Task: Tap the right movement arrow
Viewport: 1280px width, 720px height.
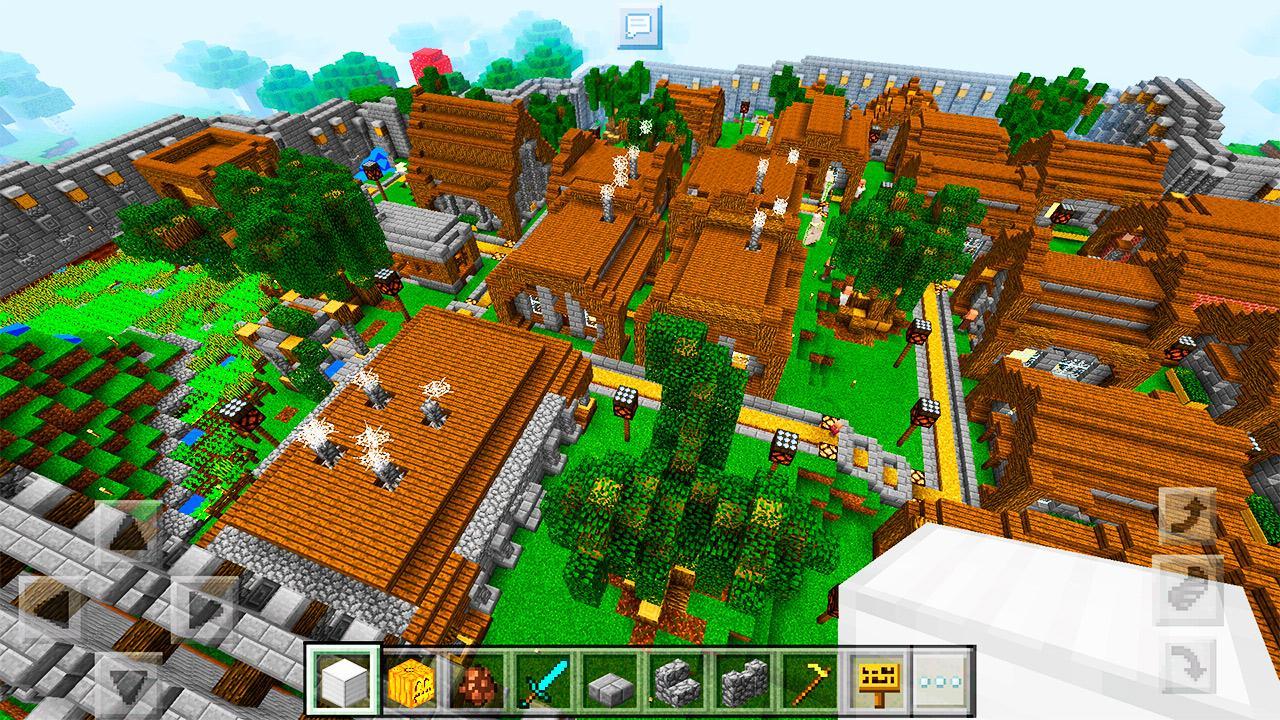Action: tap(203, 610)
